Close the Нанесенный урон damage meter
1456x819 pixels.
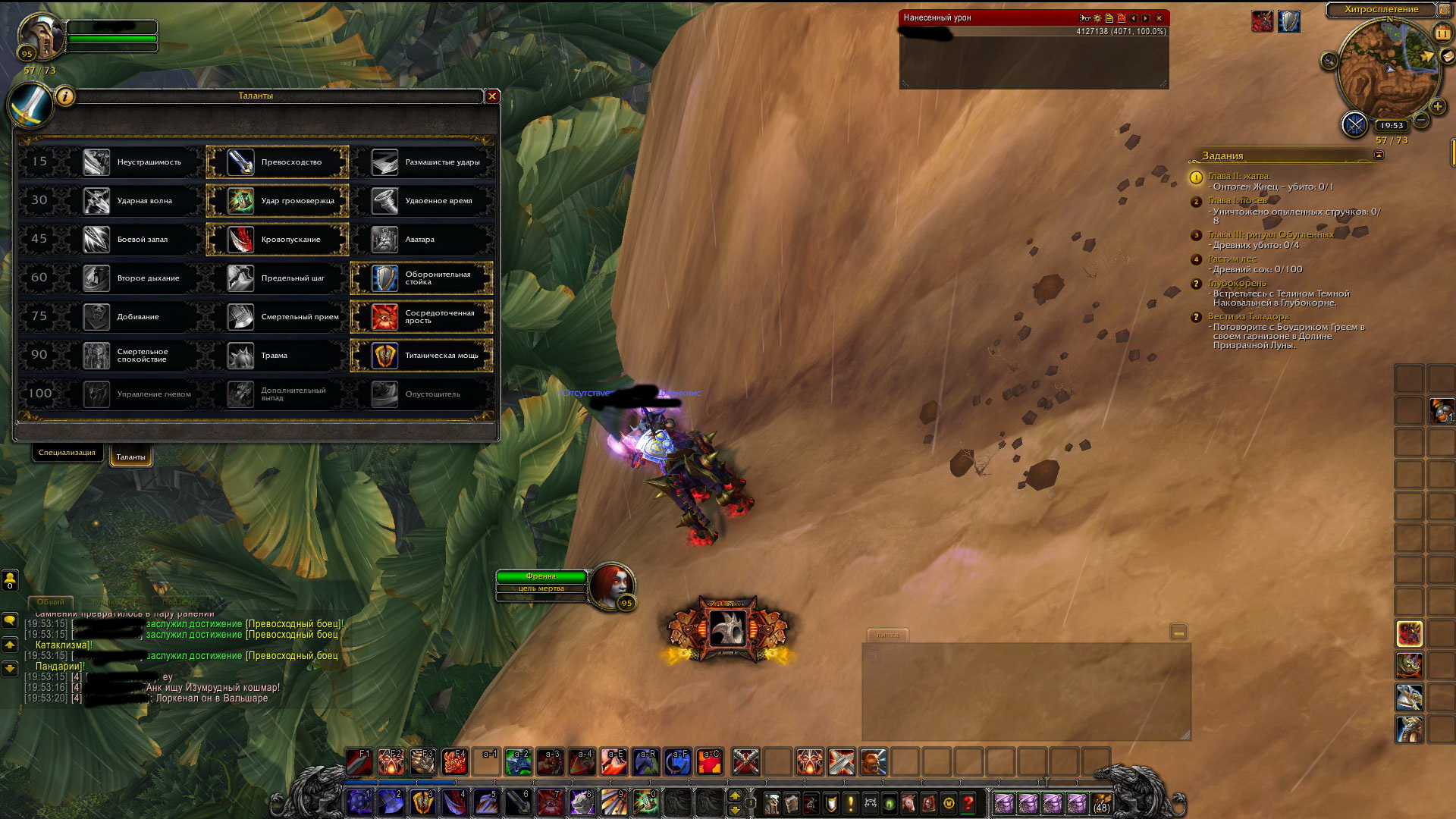1159,18
